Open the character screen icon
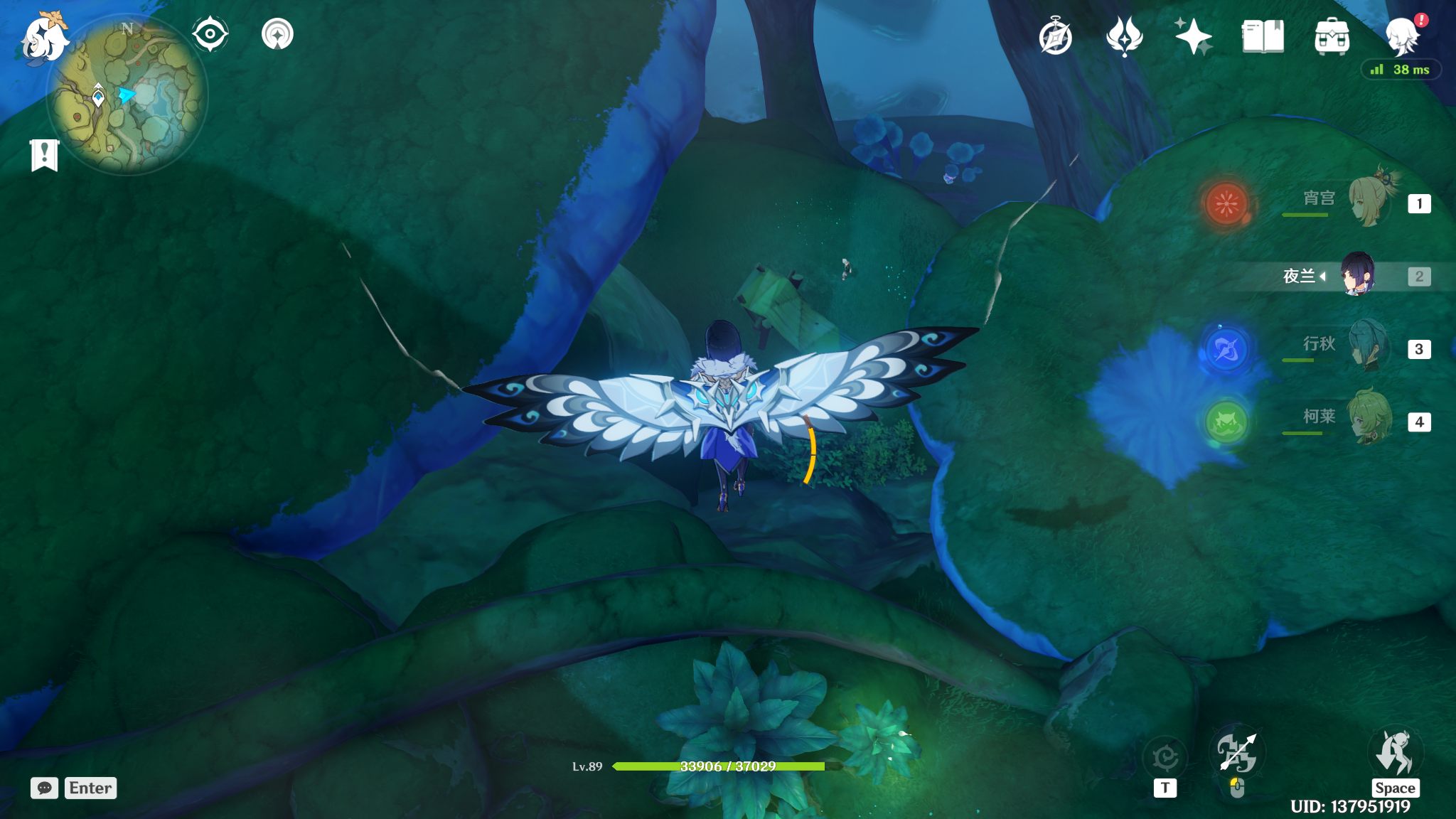1456x819 pixels. [x=1402, y=37]
